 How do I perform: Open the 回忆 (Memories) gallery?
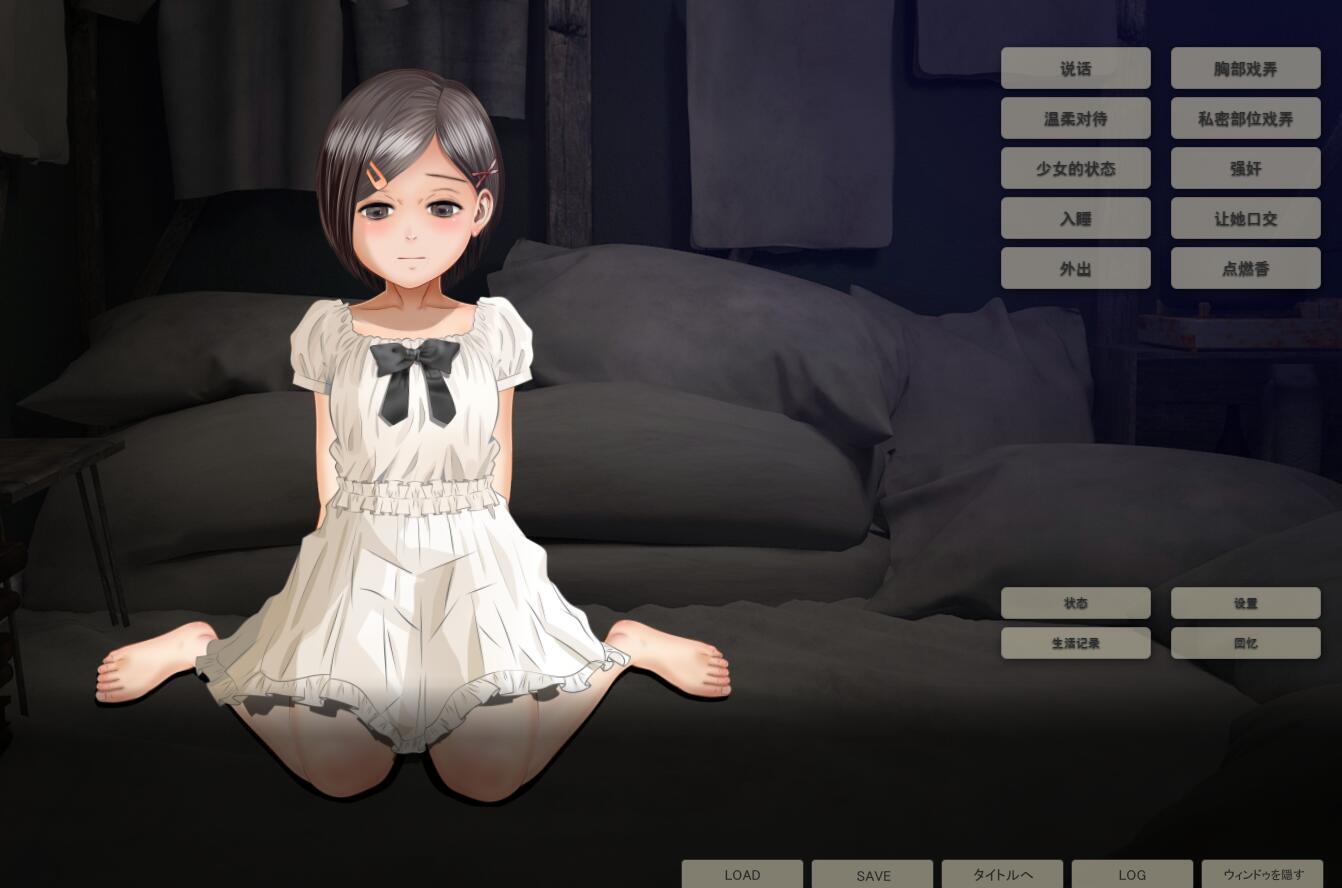pyautogui.click(x=1246, y=643)
